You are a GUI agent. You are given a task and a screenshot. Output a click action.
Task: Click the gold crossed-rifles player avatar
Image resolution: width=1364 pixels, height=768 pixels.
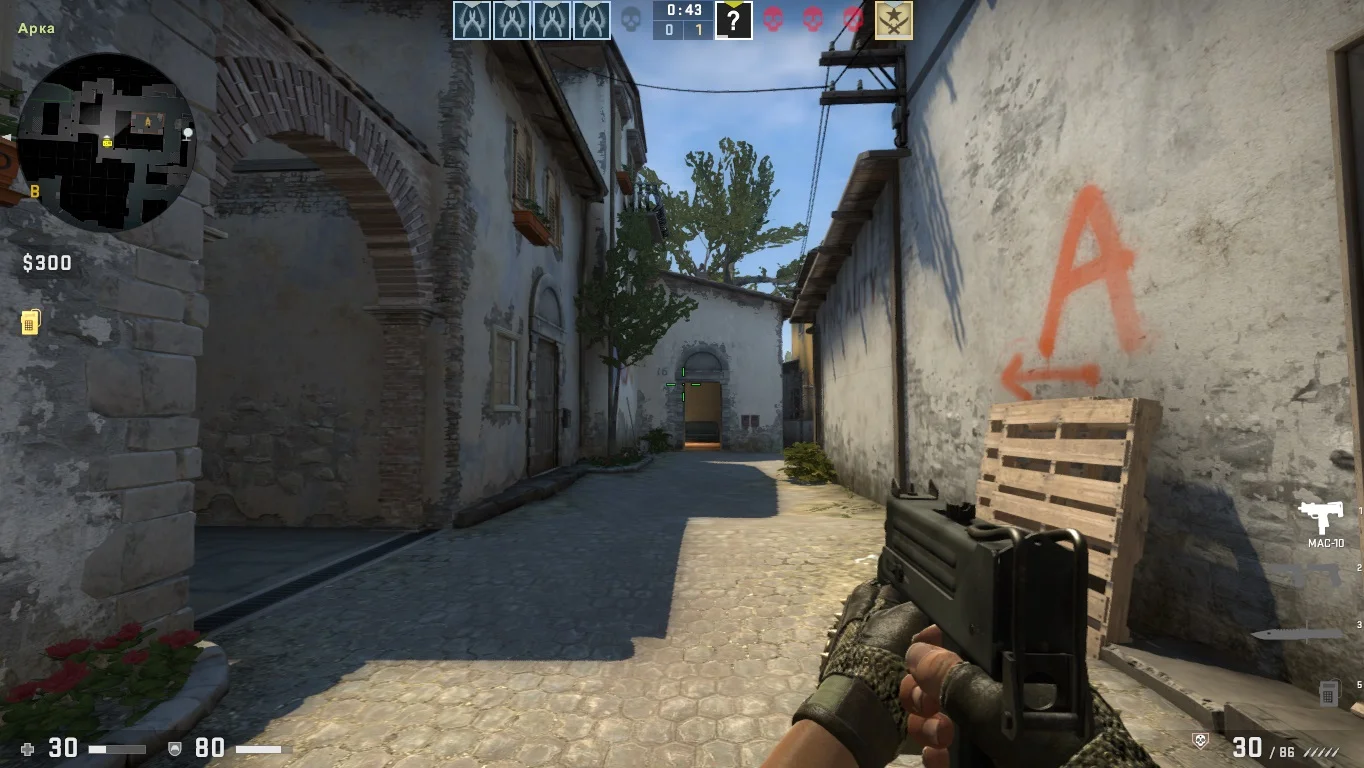point(893,20)
